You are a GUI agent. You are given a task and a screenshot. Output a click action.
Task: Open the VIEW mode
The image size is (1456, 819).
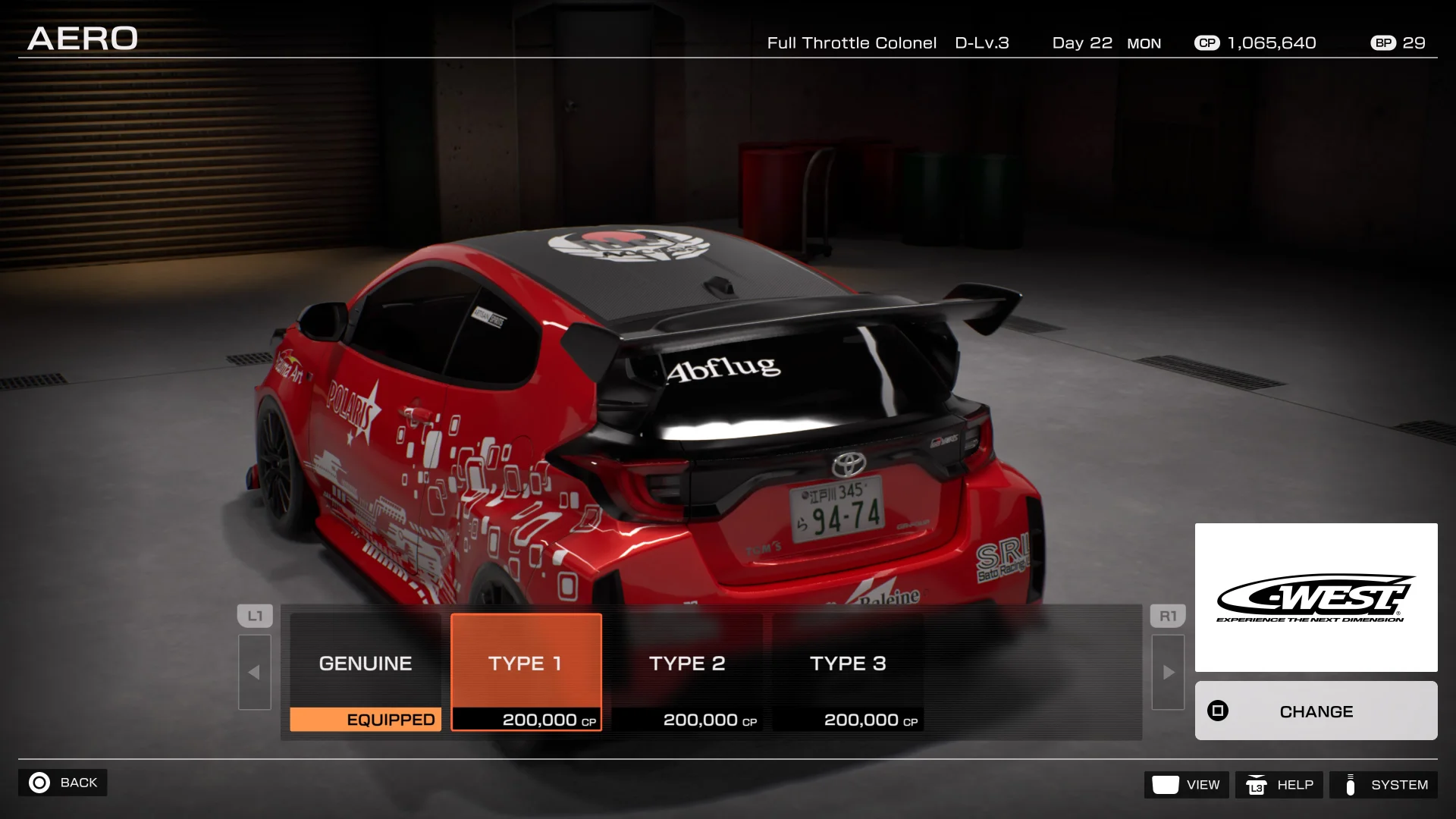[x=1186, y=785]
